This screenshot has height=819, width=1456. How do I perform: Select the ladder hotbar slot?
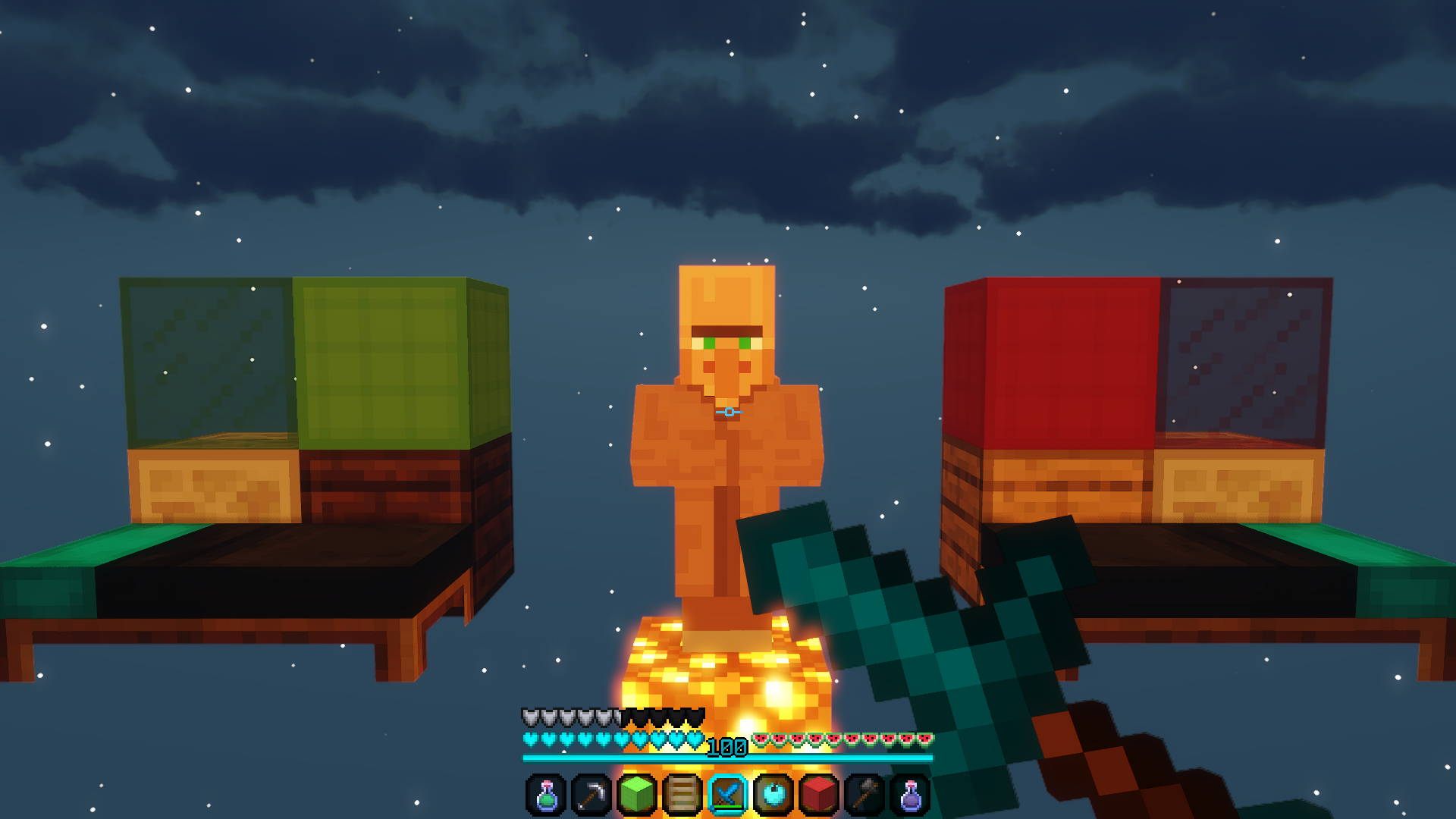(x=682, y=795)
